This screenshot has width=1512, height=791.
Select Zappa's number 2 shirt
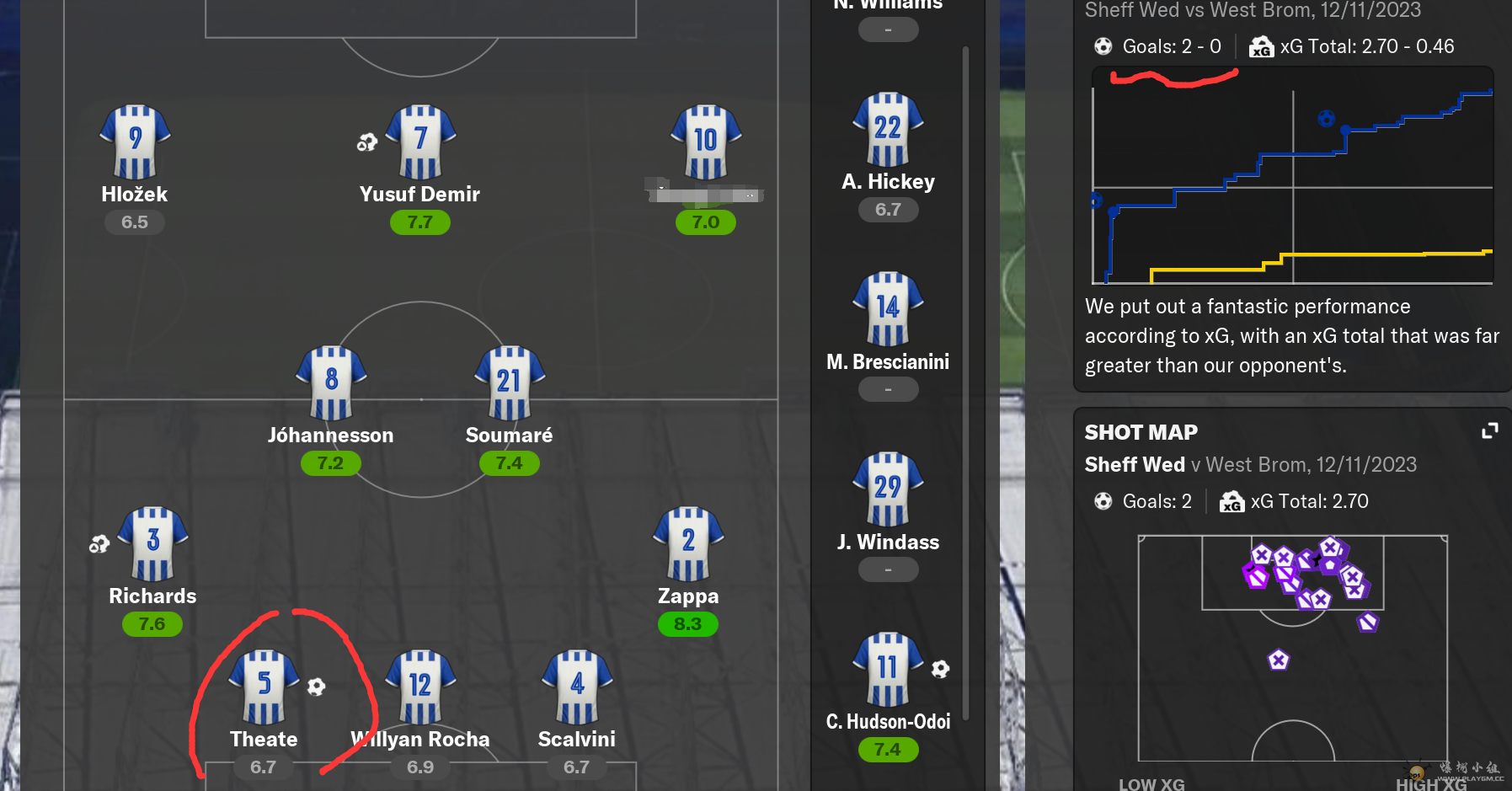point(688,543)
